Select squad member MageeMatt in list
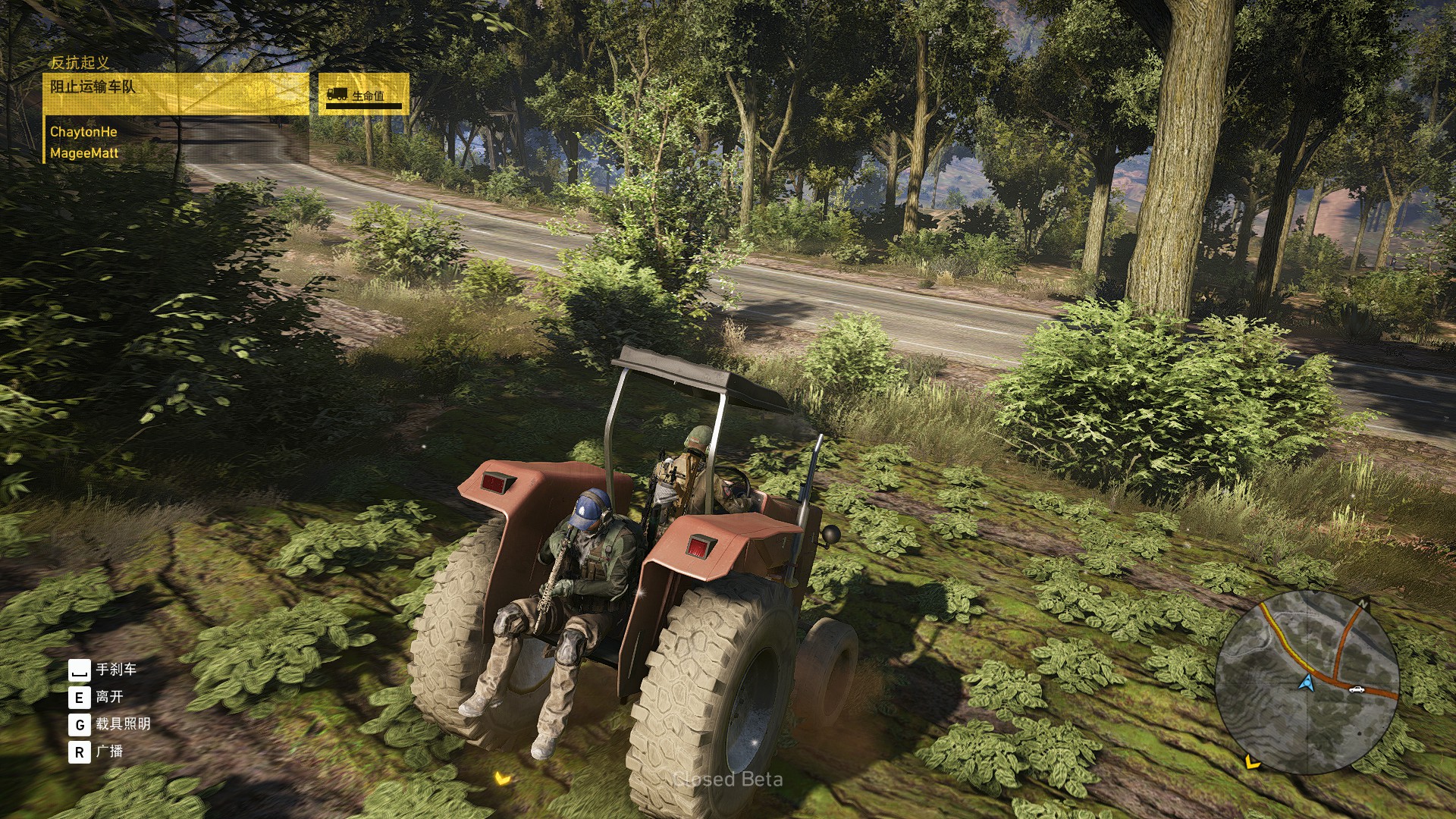Screen dimensions: 1456x819 [x=84, y=153]
